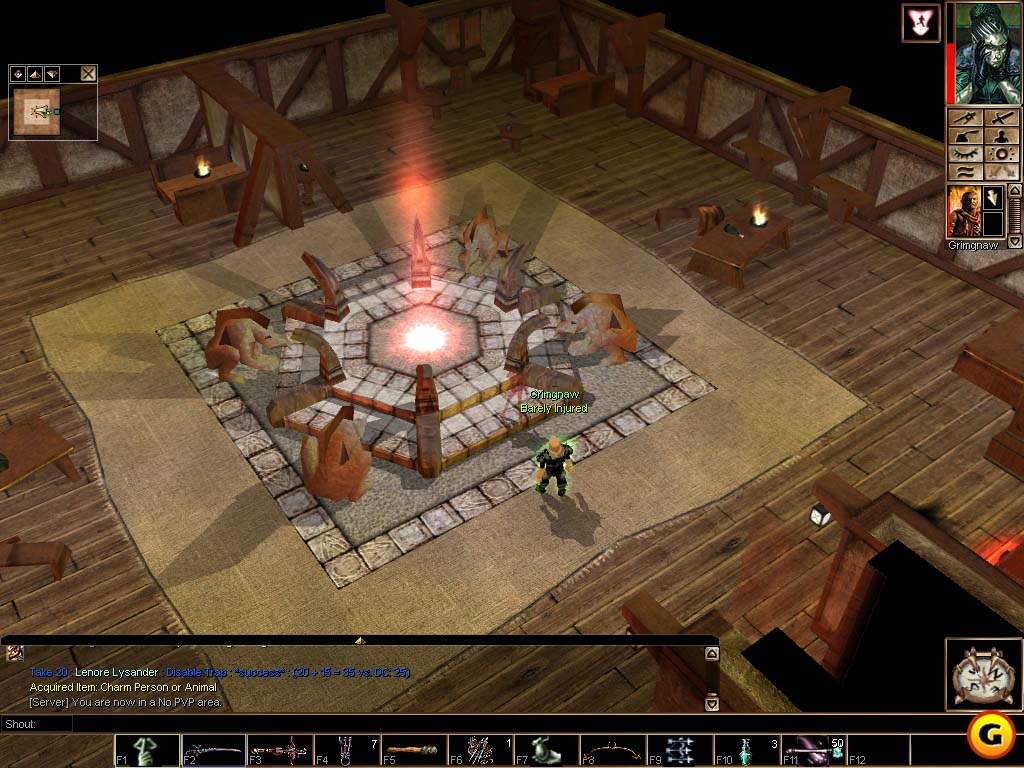Equip the bow in slot F8
1024x768 pixels.
[612, 750]
